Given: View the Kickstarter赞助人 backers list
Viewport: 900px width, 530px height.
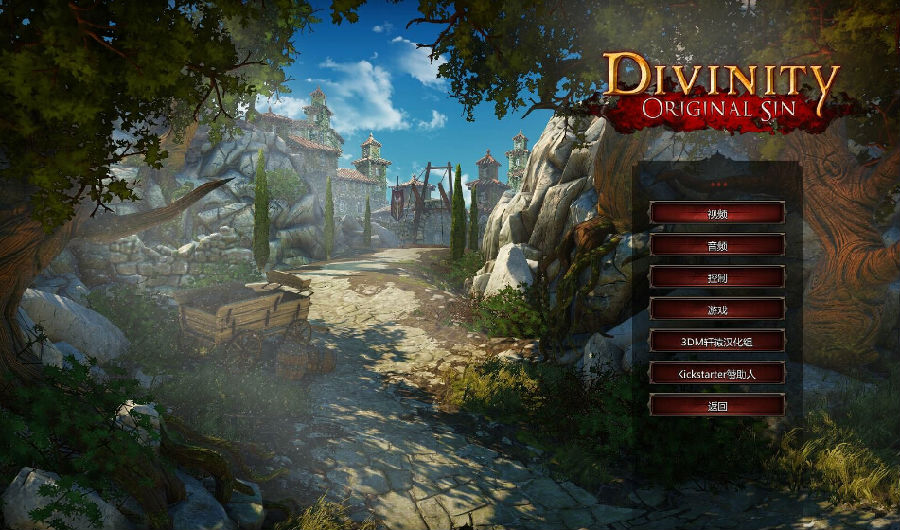Looking at the screenshot, I should click(x=717, y=373).
